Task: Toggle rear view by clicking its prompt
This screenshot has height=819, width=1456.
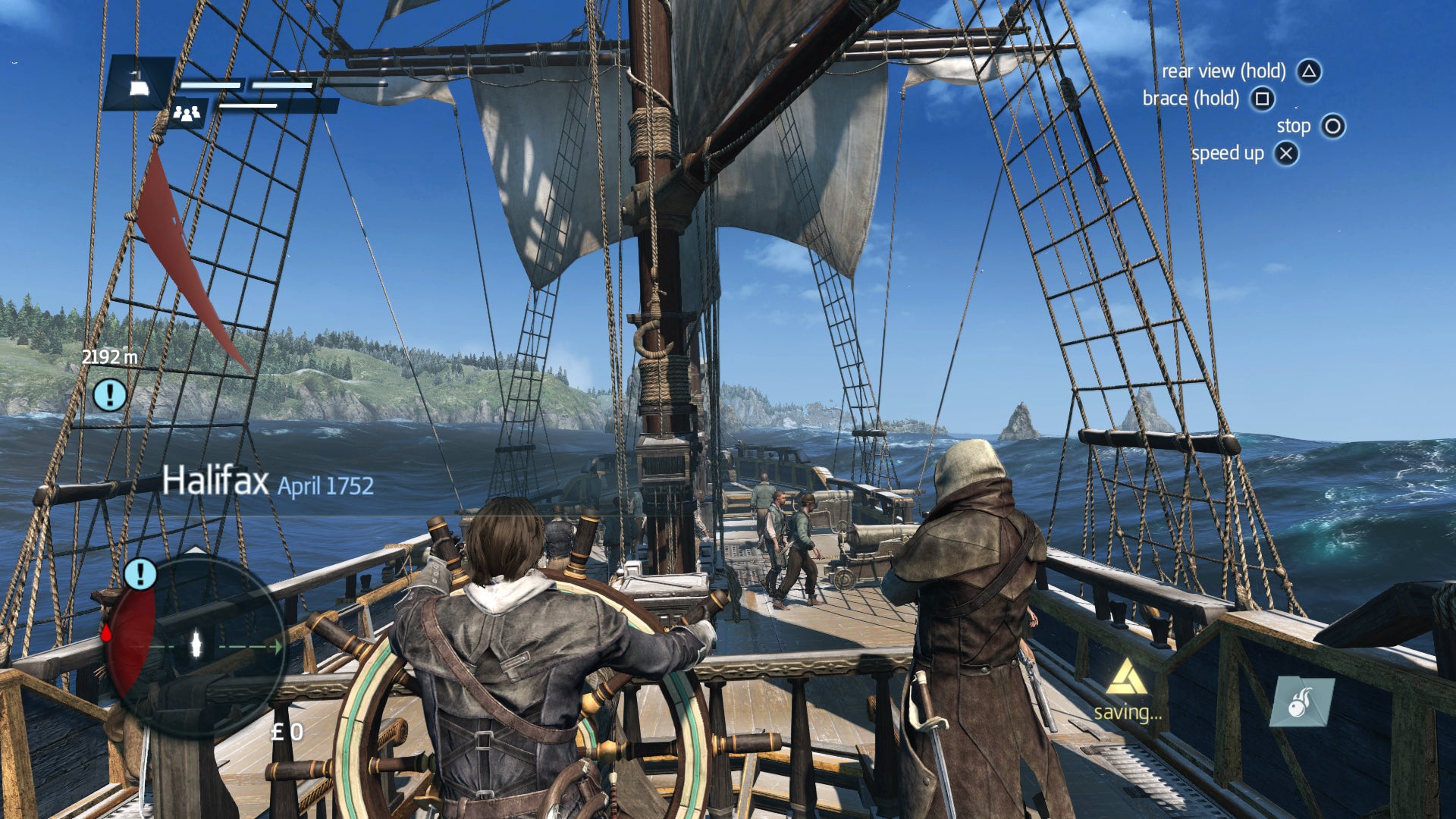Action: (1222, 71)
